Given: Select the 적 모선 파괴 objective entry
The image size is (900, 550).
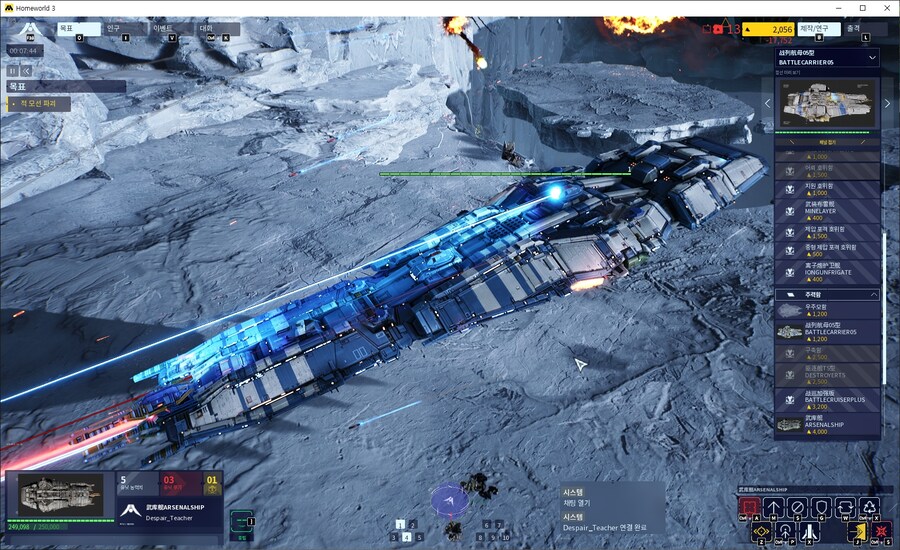Looking at the screenshot, I should click(38, 103).
